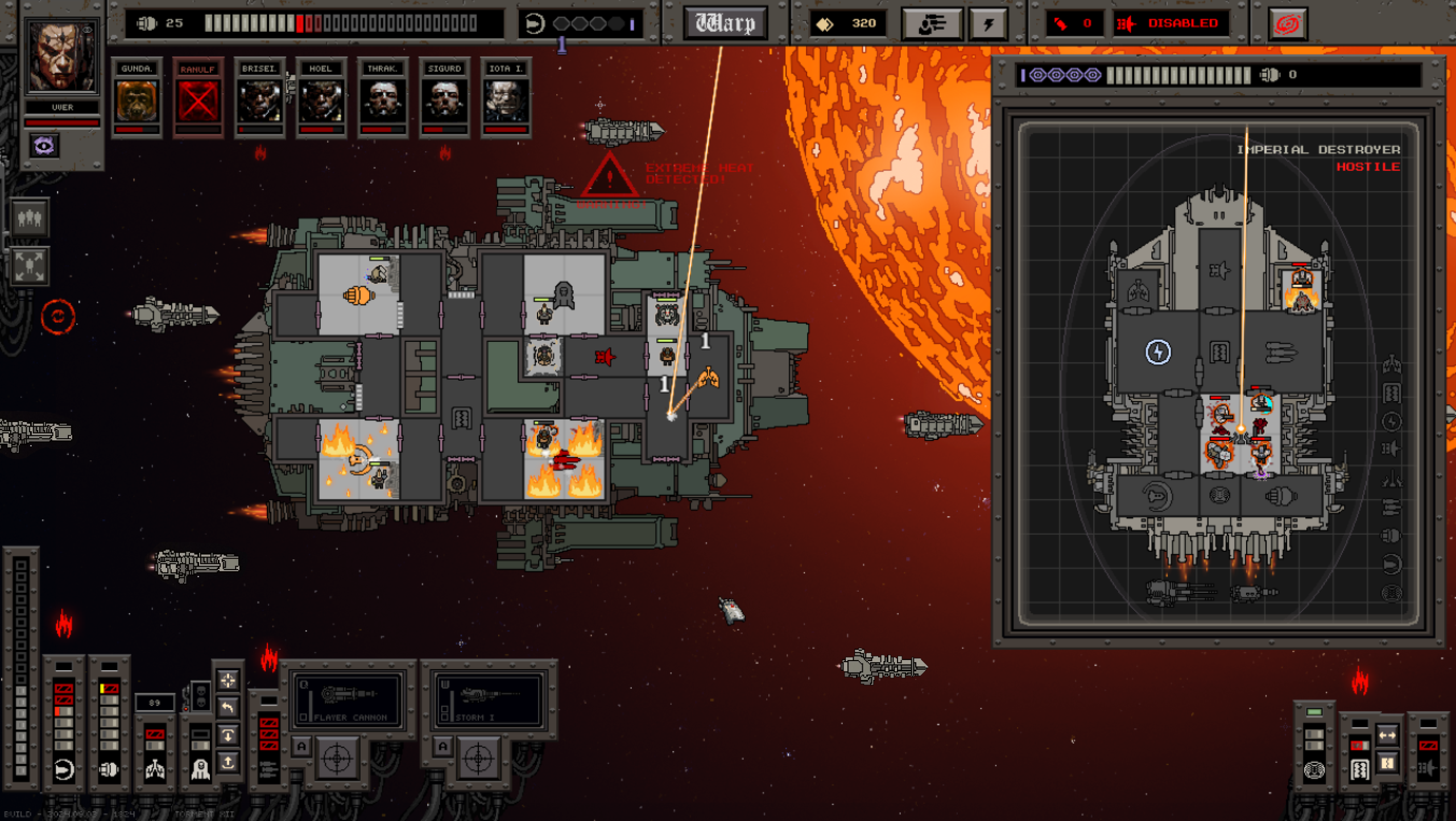Screen dimensions: 1456x821
Task: Toggle the A autofire switch on Flayer Cannon
Action: [302, 747]
